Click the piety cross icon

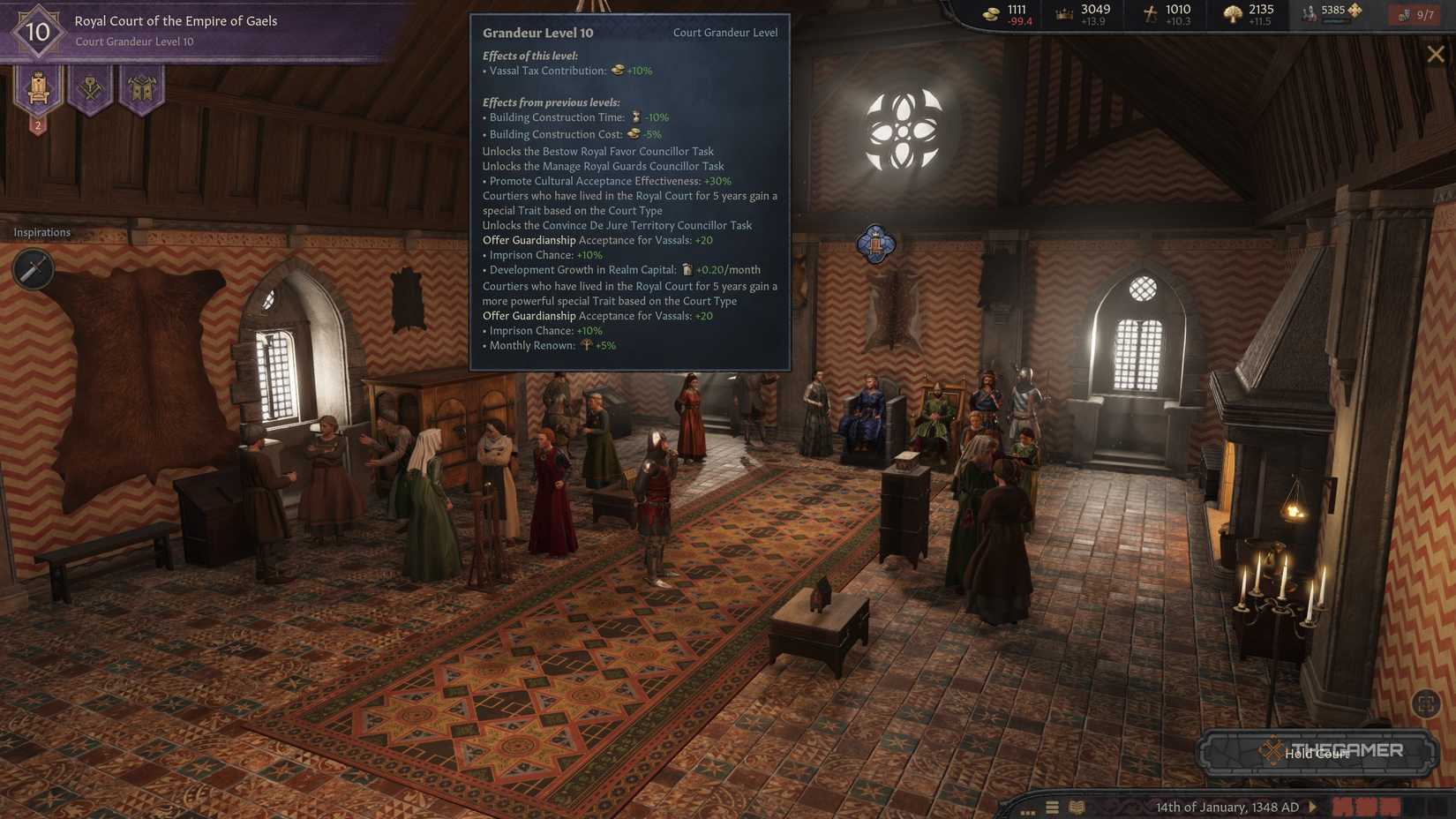1150,13
